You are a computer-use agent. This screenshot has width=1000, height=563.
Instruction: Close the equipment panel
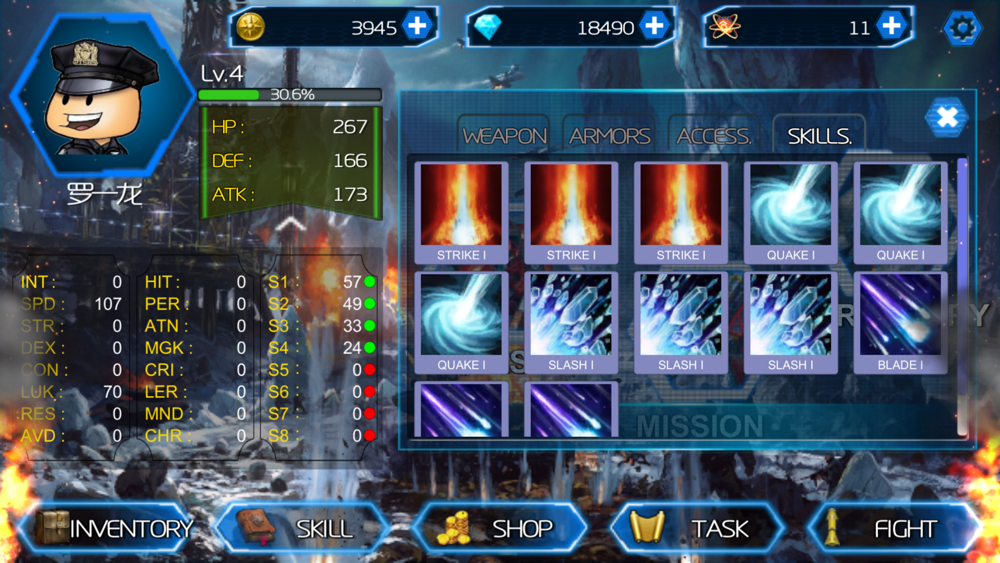(x=946, y=118)
